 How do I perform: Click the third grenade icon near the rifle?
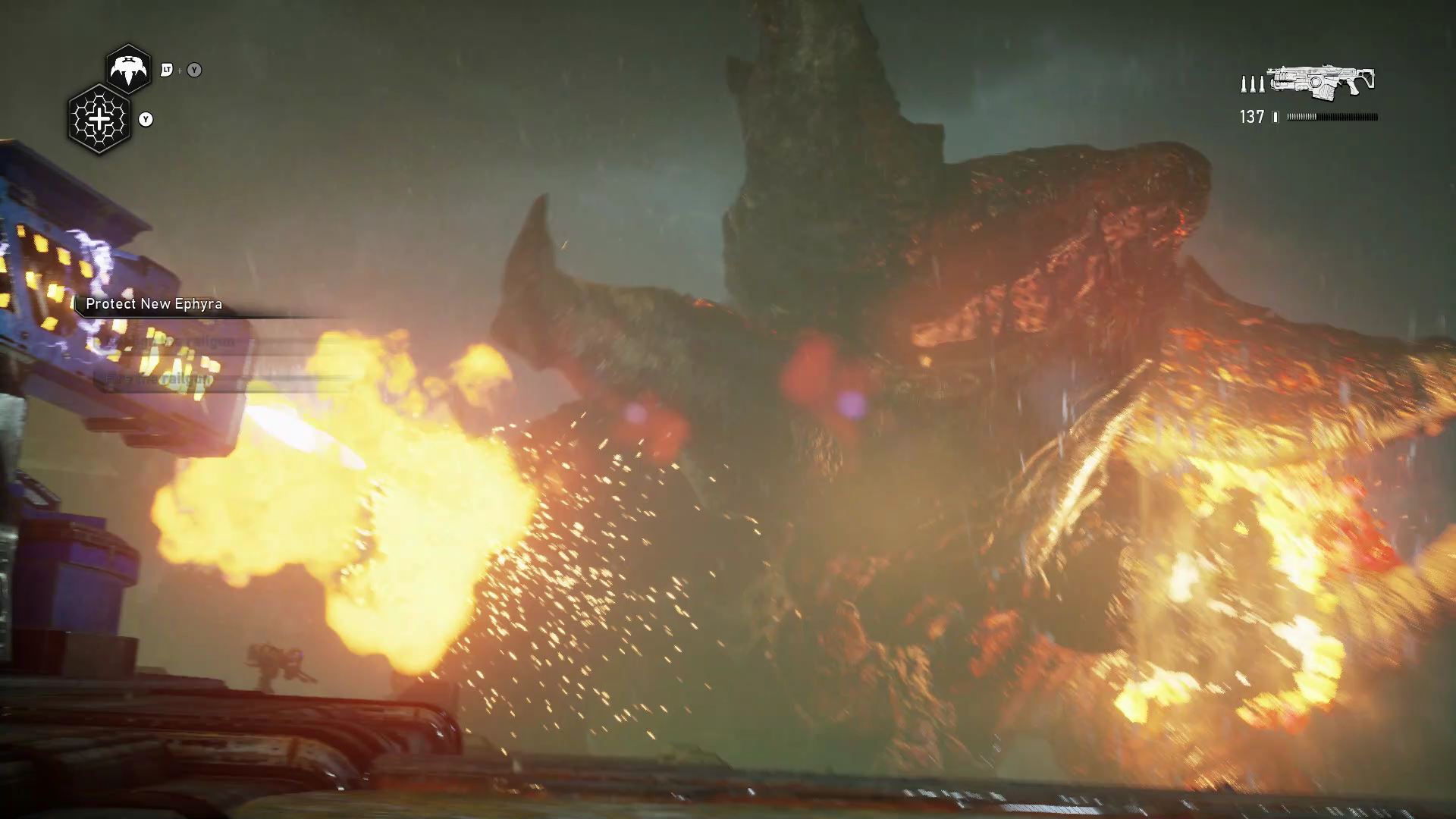click(x=1262, y=85)
